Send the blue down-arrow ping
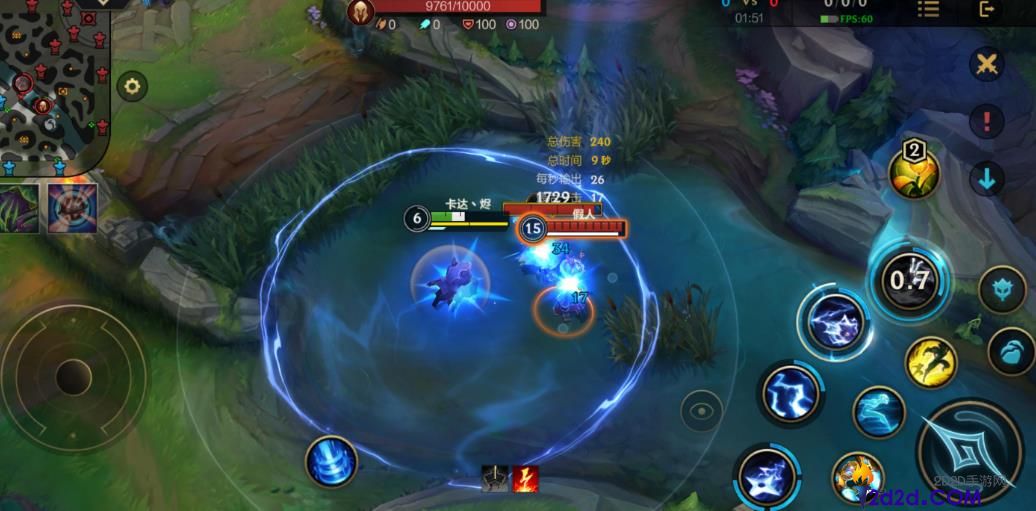Viewport: 1036px width, 511px height. pos(987,180)
